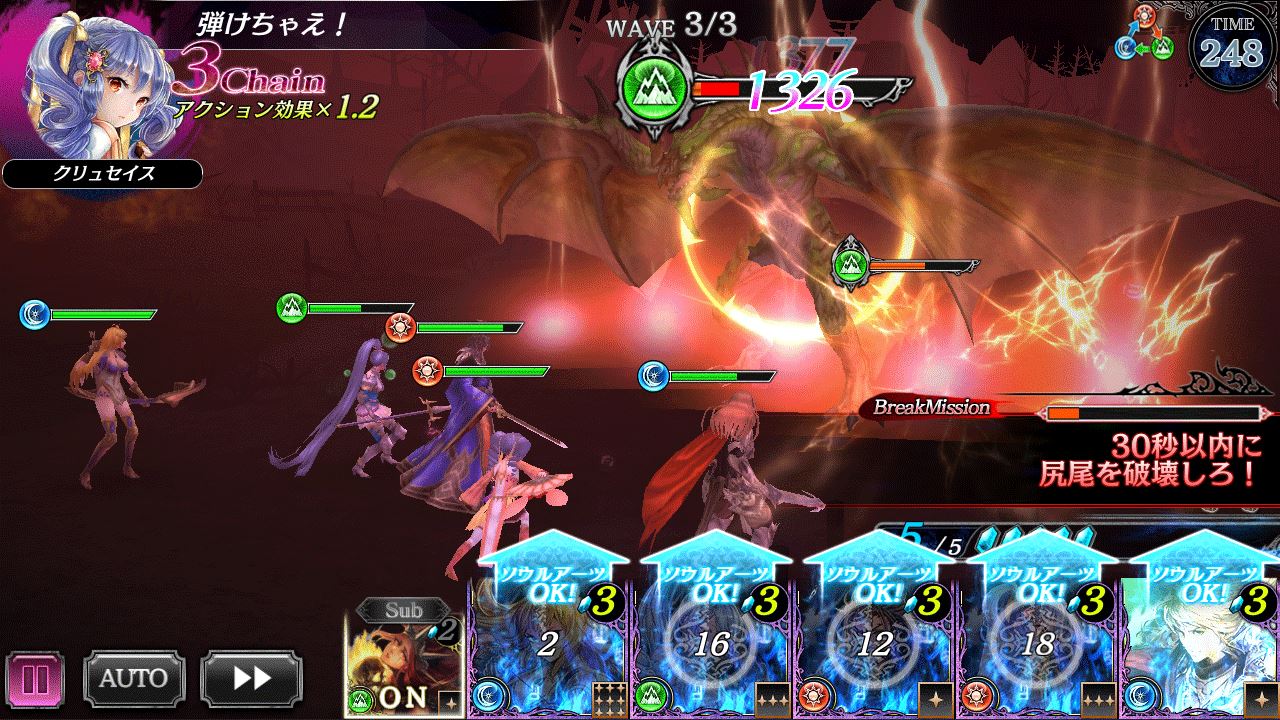
Task: Activate the fast-forward speed button
Action: pos(251,679)
